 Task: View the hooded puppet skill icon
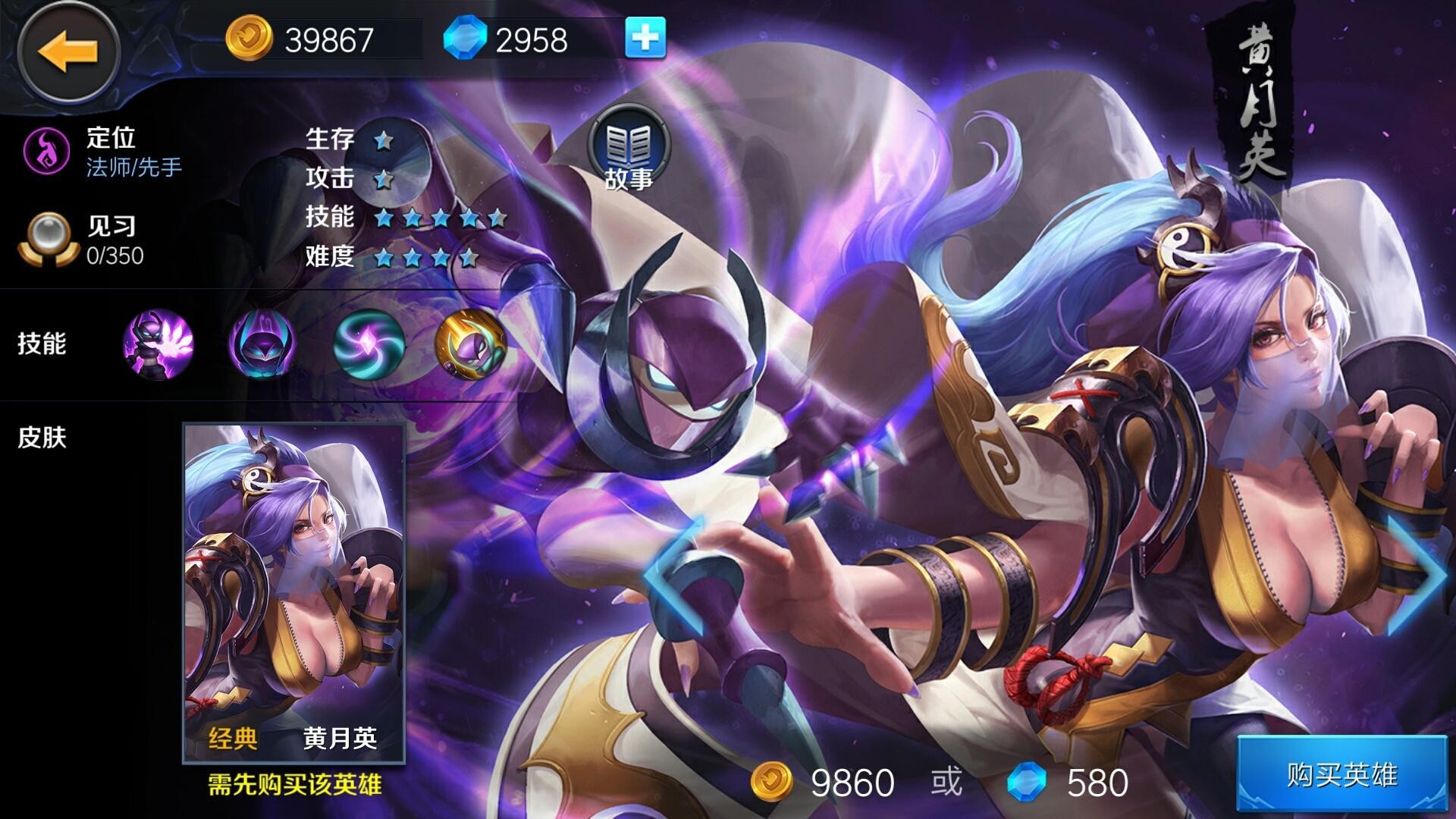262,344
